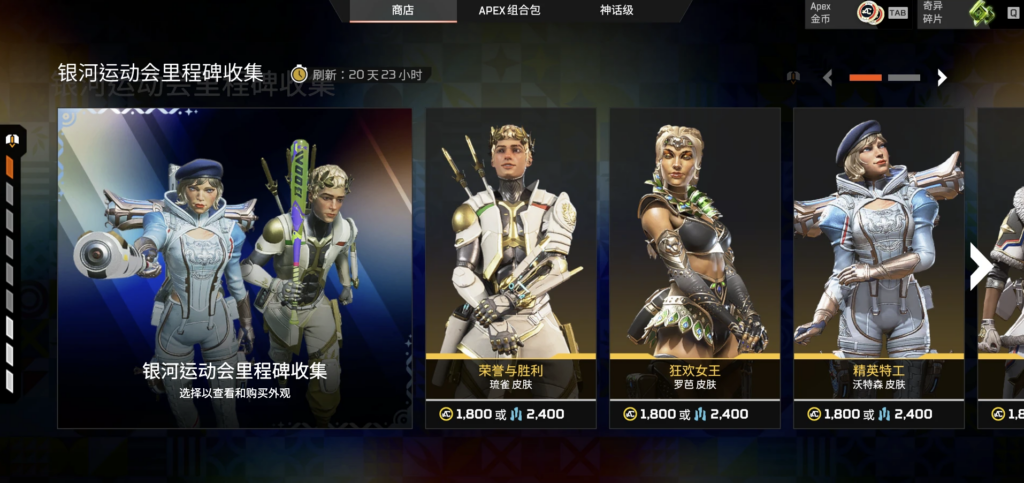Switch to the 商店 tab
Image resolution: width=1024 pixels, height=483 pixels.
point(403,11)
